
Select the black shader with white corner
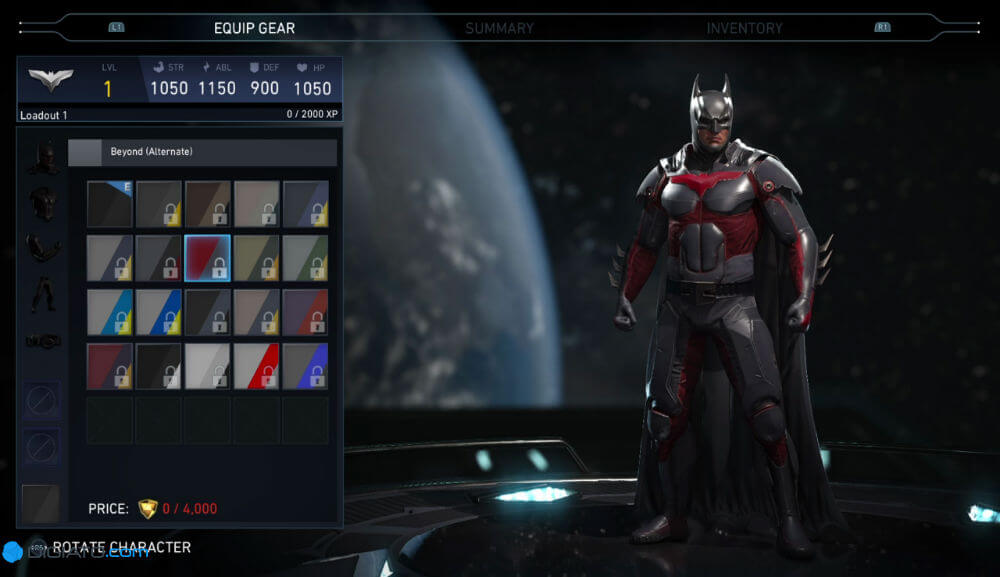[x=159, y=366]
